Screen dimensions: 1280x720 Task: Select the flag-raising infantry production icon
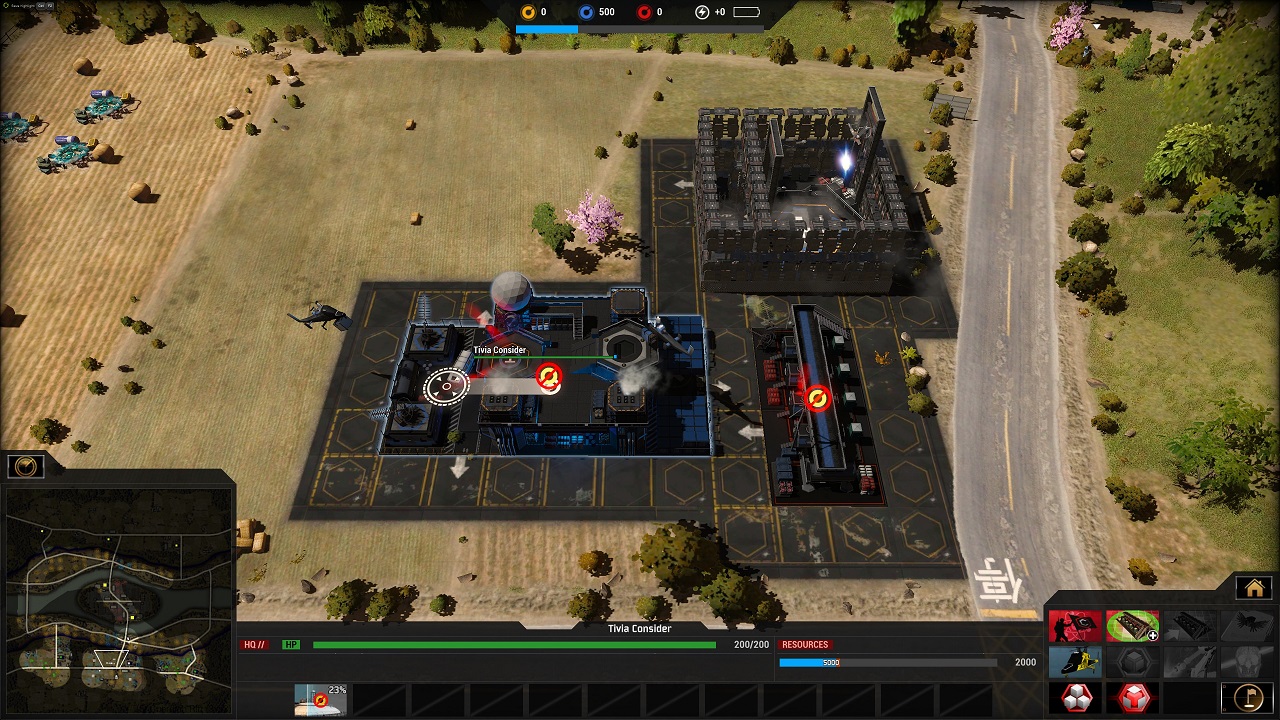pos(1075,626)
